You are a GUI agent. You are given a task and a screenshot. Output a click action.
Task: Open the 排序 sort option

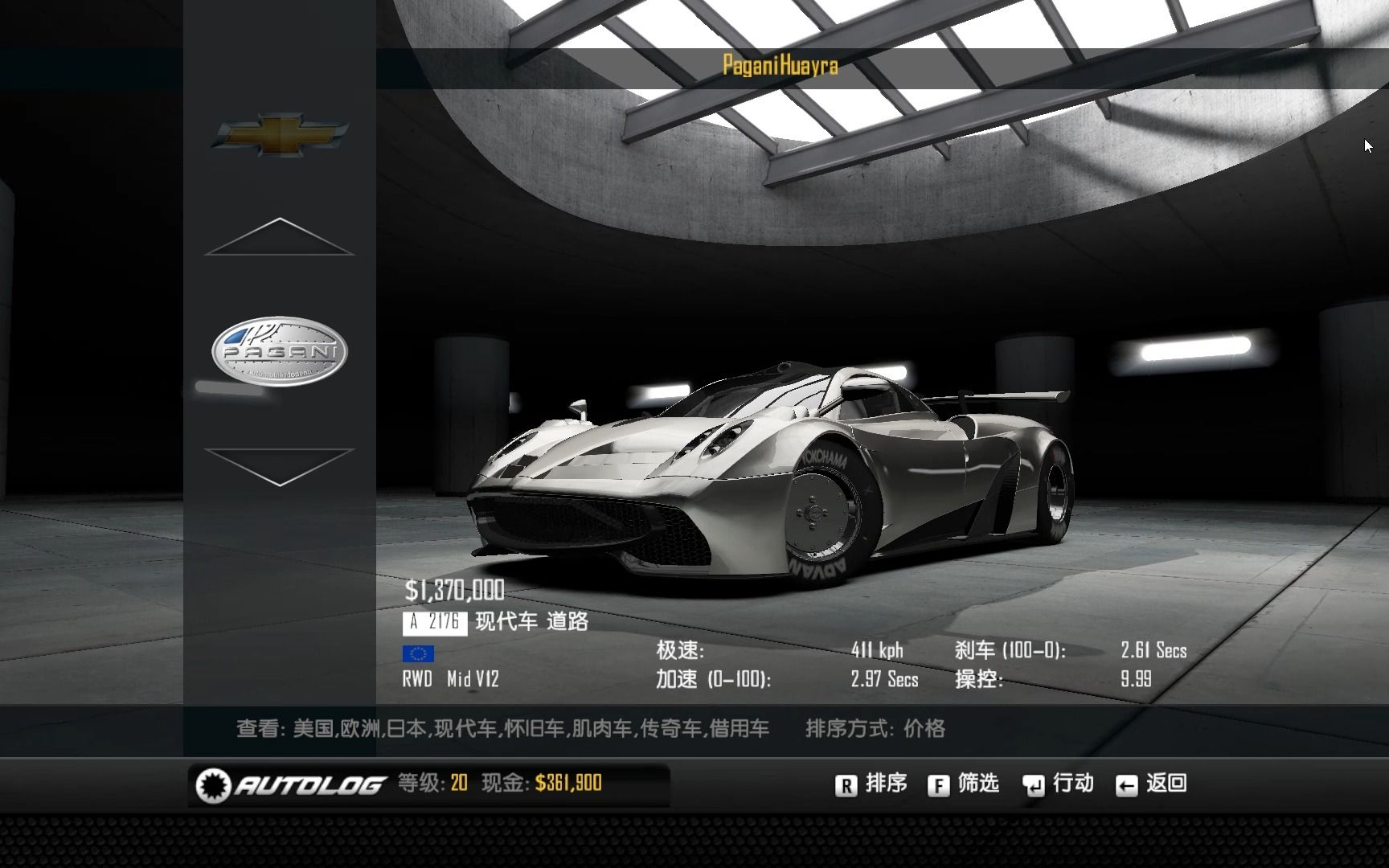click(871, 784)
